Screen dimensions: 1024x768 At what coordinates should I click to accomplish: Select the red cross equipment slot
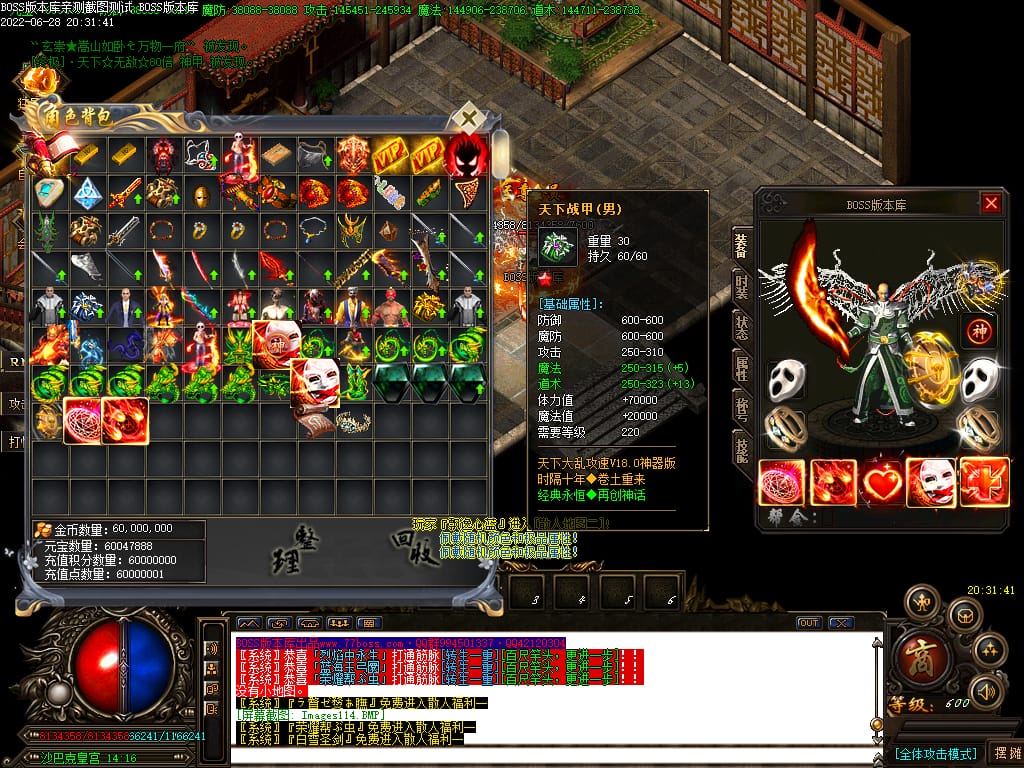coord(984,482)
